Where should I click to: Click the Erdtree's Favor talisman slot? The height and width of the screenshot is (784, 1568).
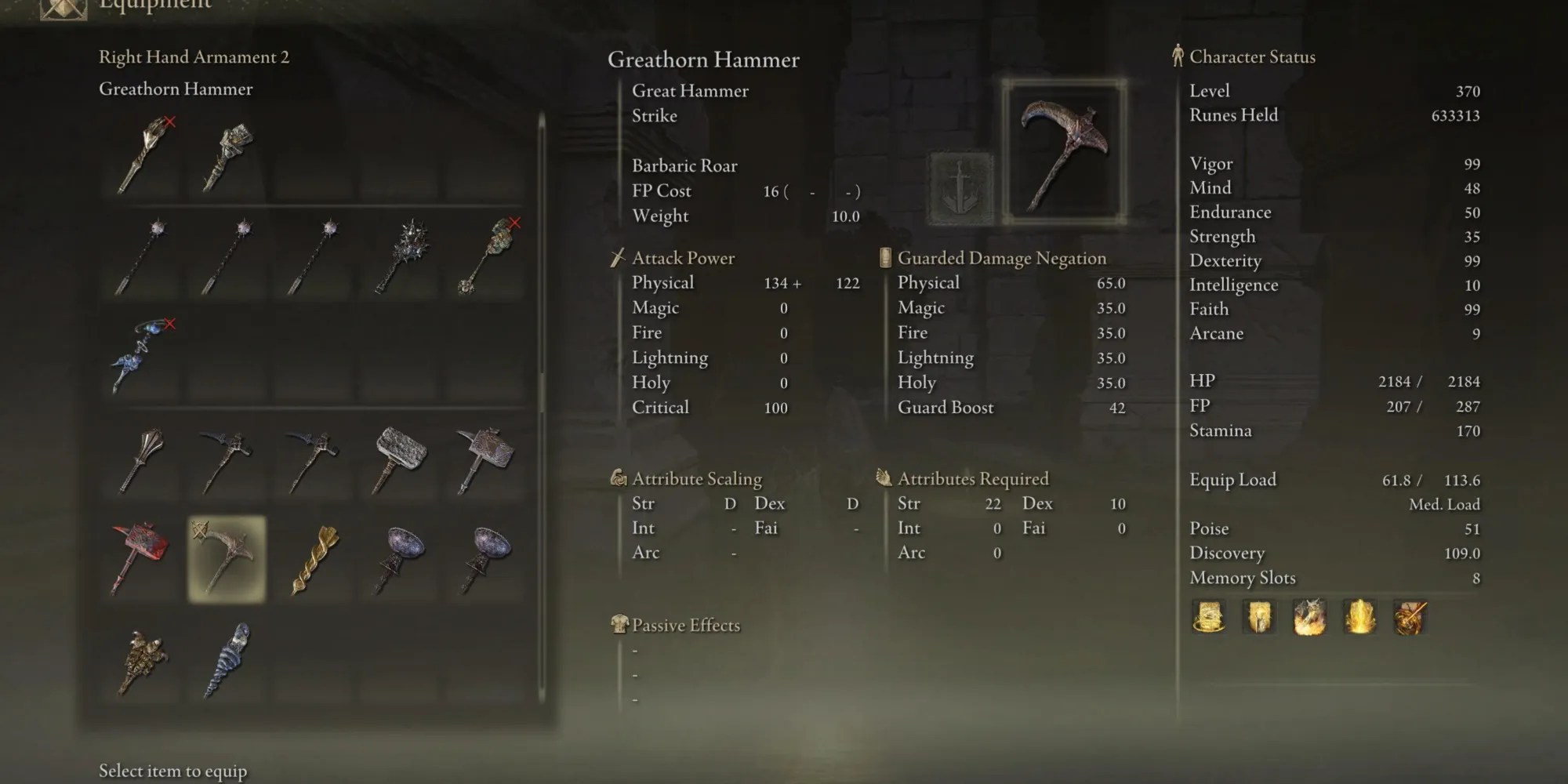[x=1207, y=618]
